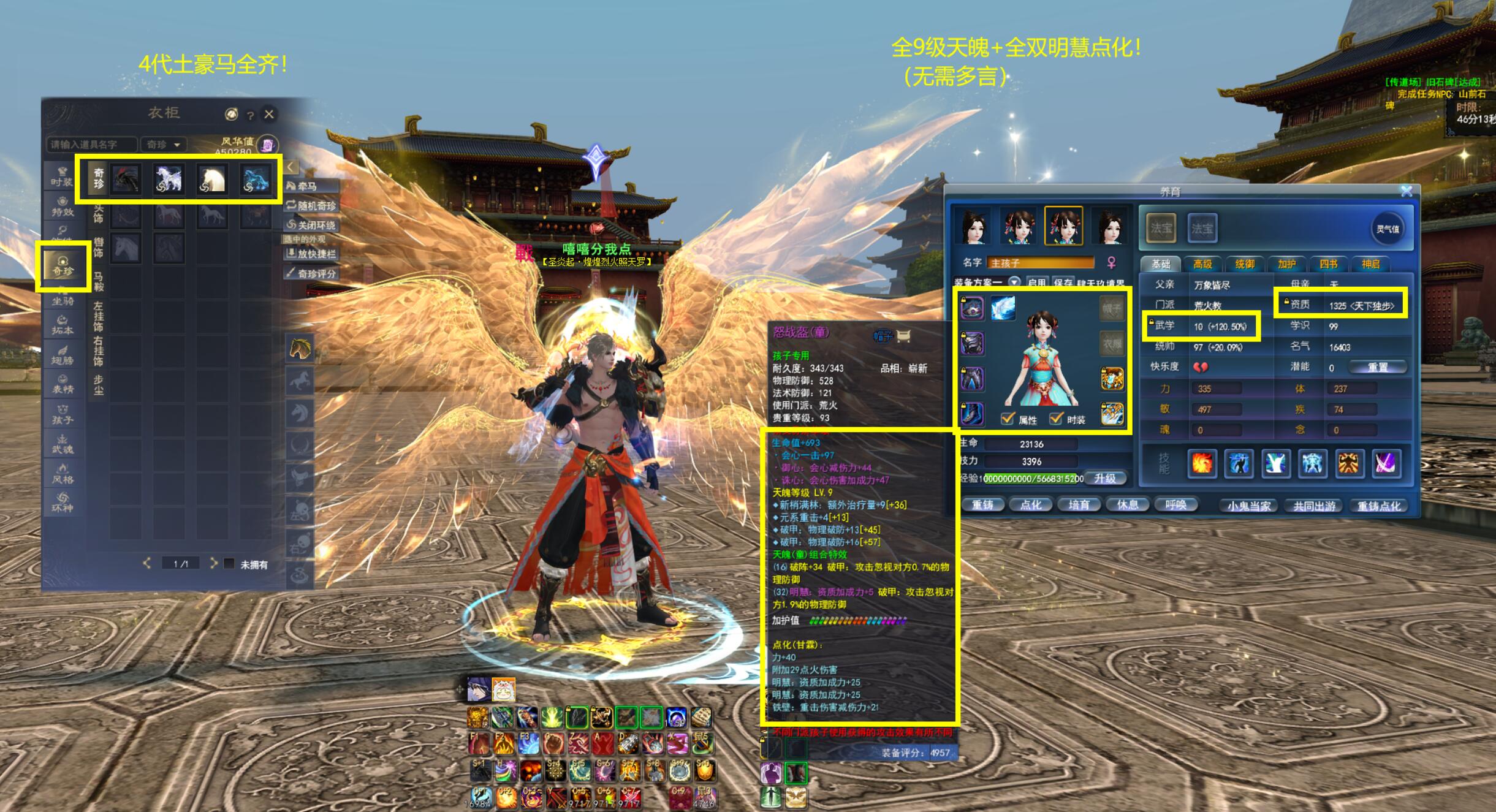The image size is (1496, 812).
Task: Switch to the 高级 attribute tab
Action: point(1202,264)
